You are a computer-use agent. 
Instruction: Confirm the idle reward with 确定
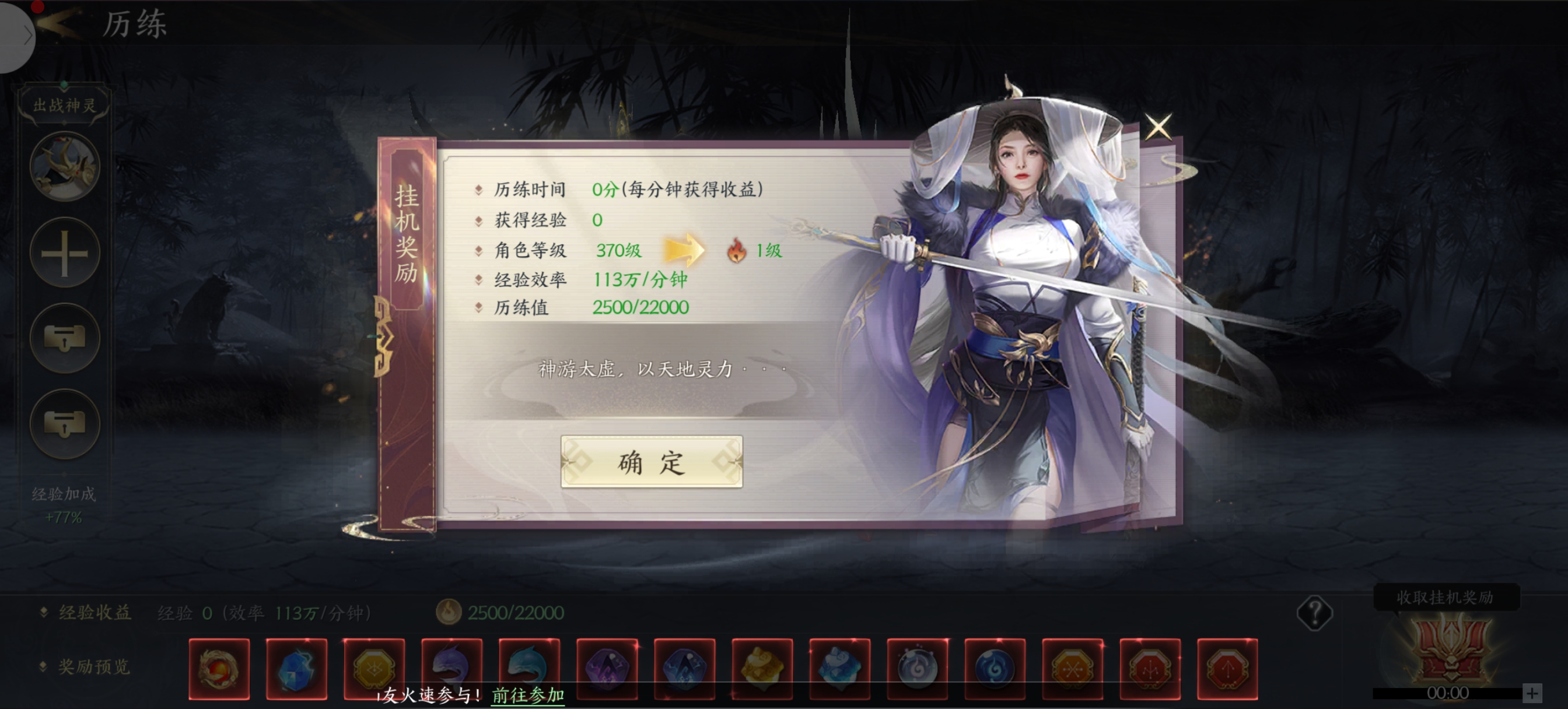pos(650,462)
